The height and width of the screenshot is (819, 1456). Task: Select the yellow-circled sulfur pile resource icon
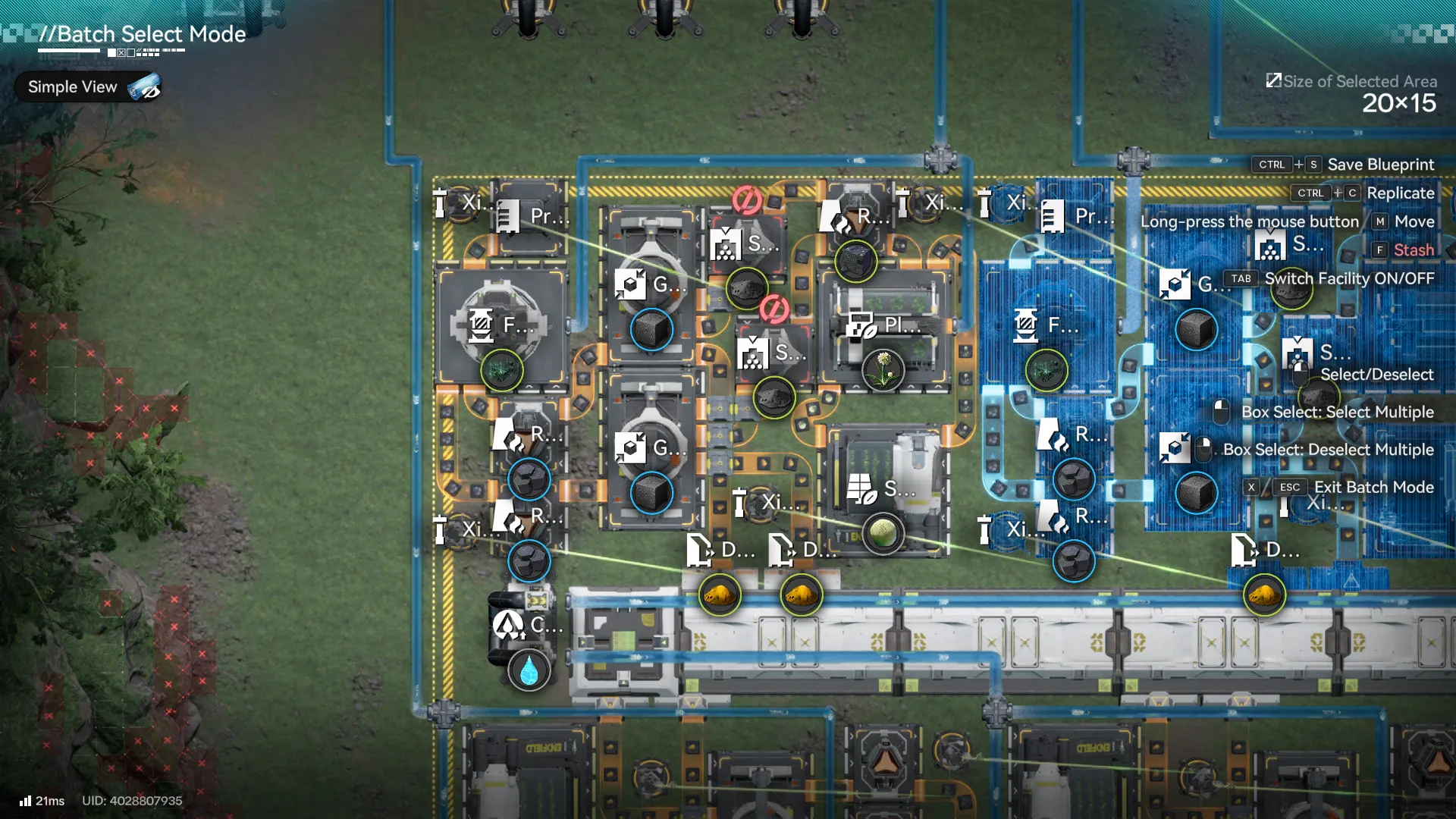(720, 596)
